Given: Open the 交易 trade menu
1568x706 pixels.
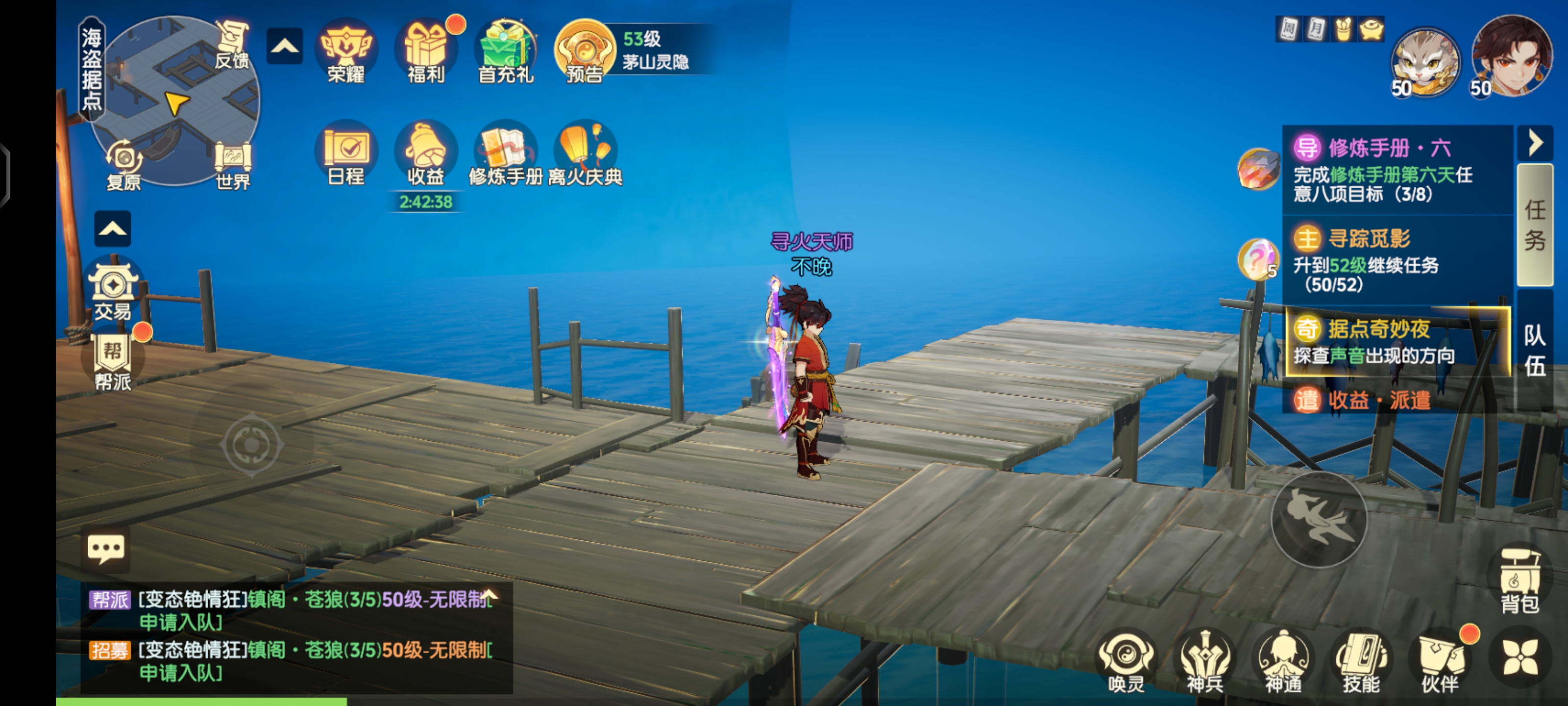Looking at the screenshot, I should click(113, 290).
